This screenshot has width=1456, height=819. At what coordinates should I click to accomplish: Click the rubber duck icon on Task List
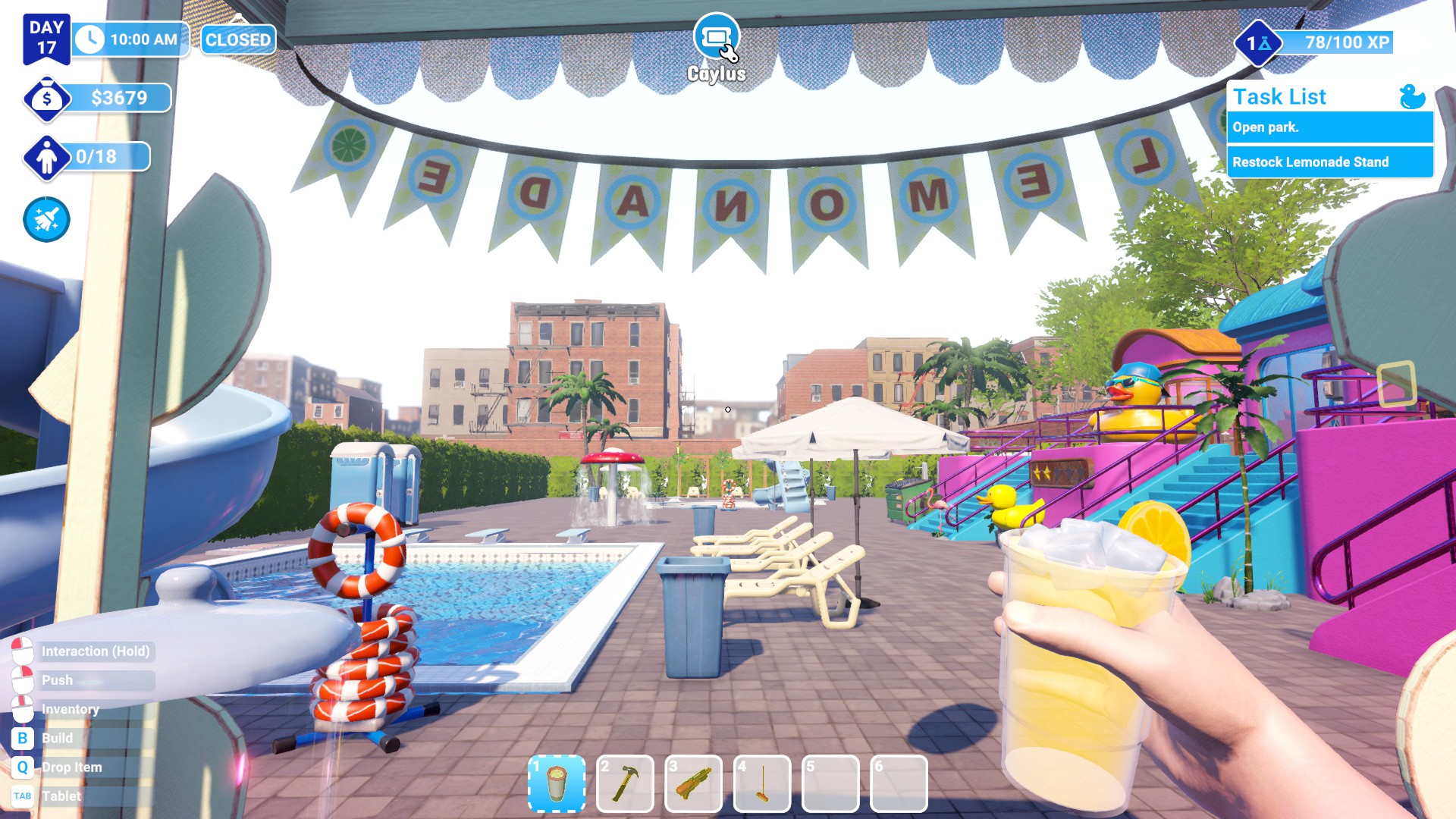(x=1412, y=96)
